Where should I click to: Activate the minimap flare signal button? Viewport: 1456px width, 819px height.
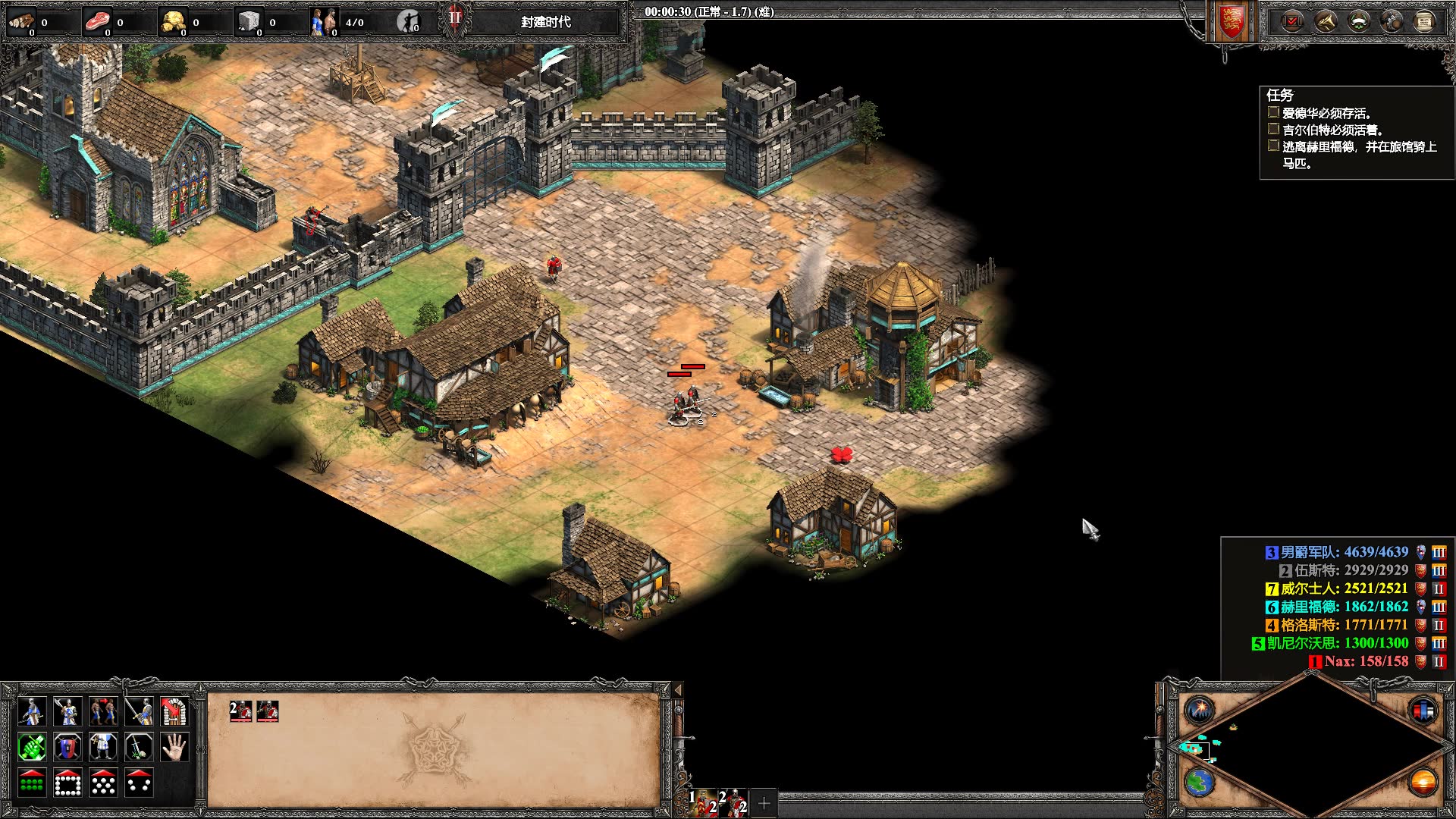click(x=1200, y=711)
